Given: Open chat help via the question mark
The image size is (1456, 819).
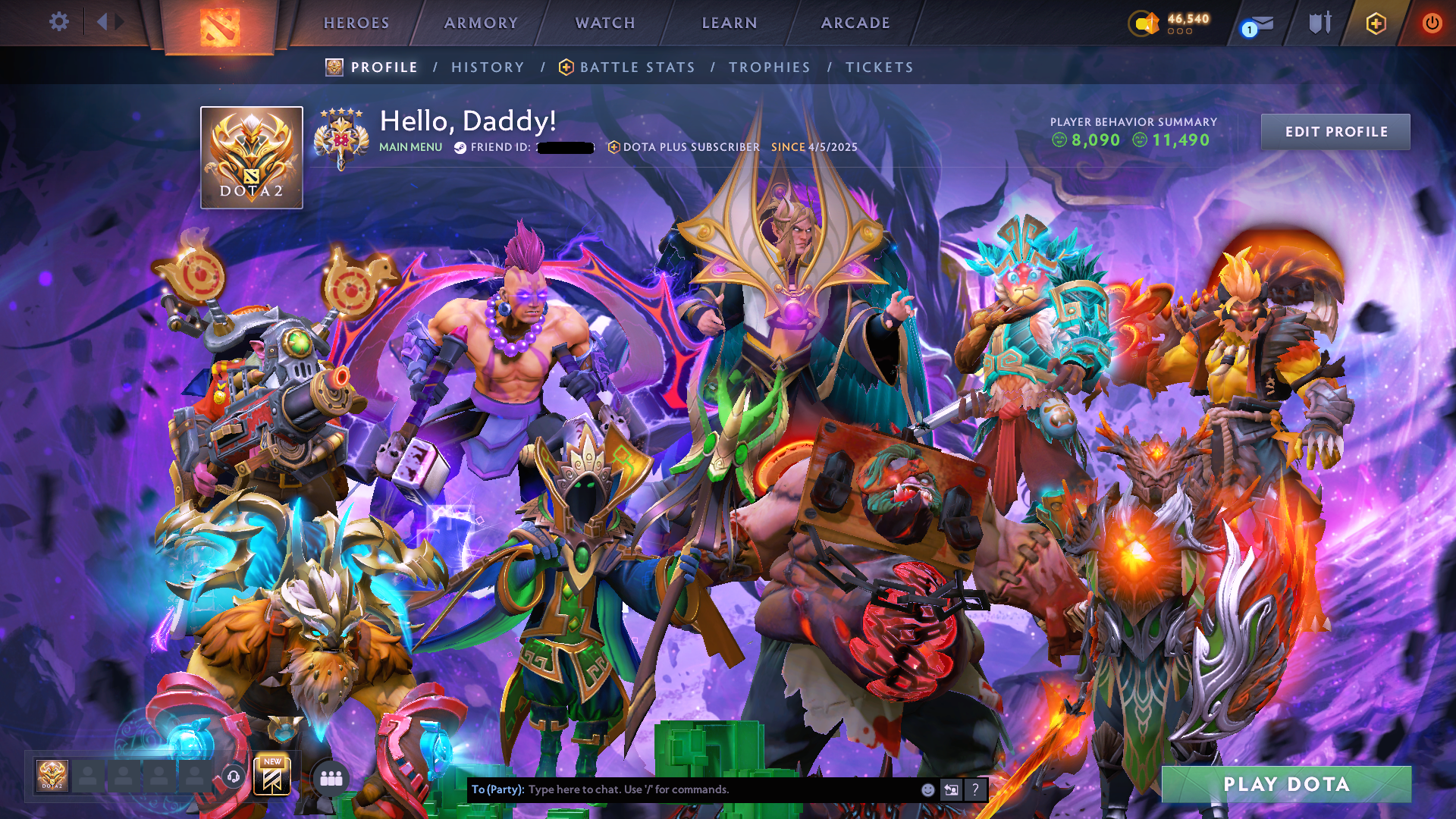Looking at the screenshot, I should pyautogui.click(x=975, y=789).
